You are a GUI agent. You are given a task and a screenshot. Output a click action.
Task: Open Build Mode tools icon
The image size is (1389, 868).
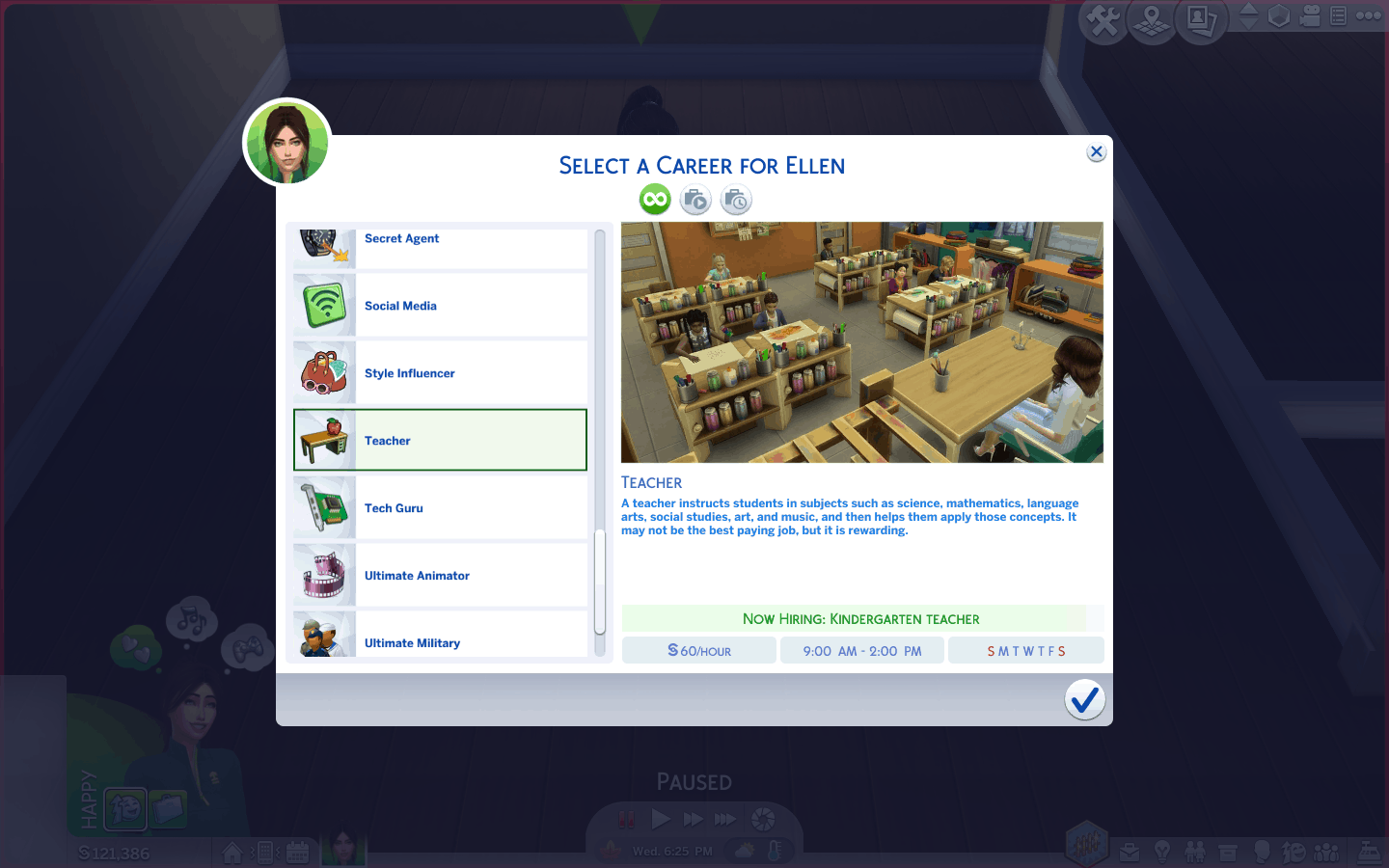click(1103, 20)
